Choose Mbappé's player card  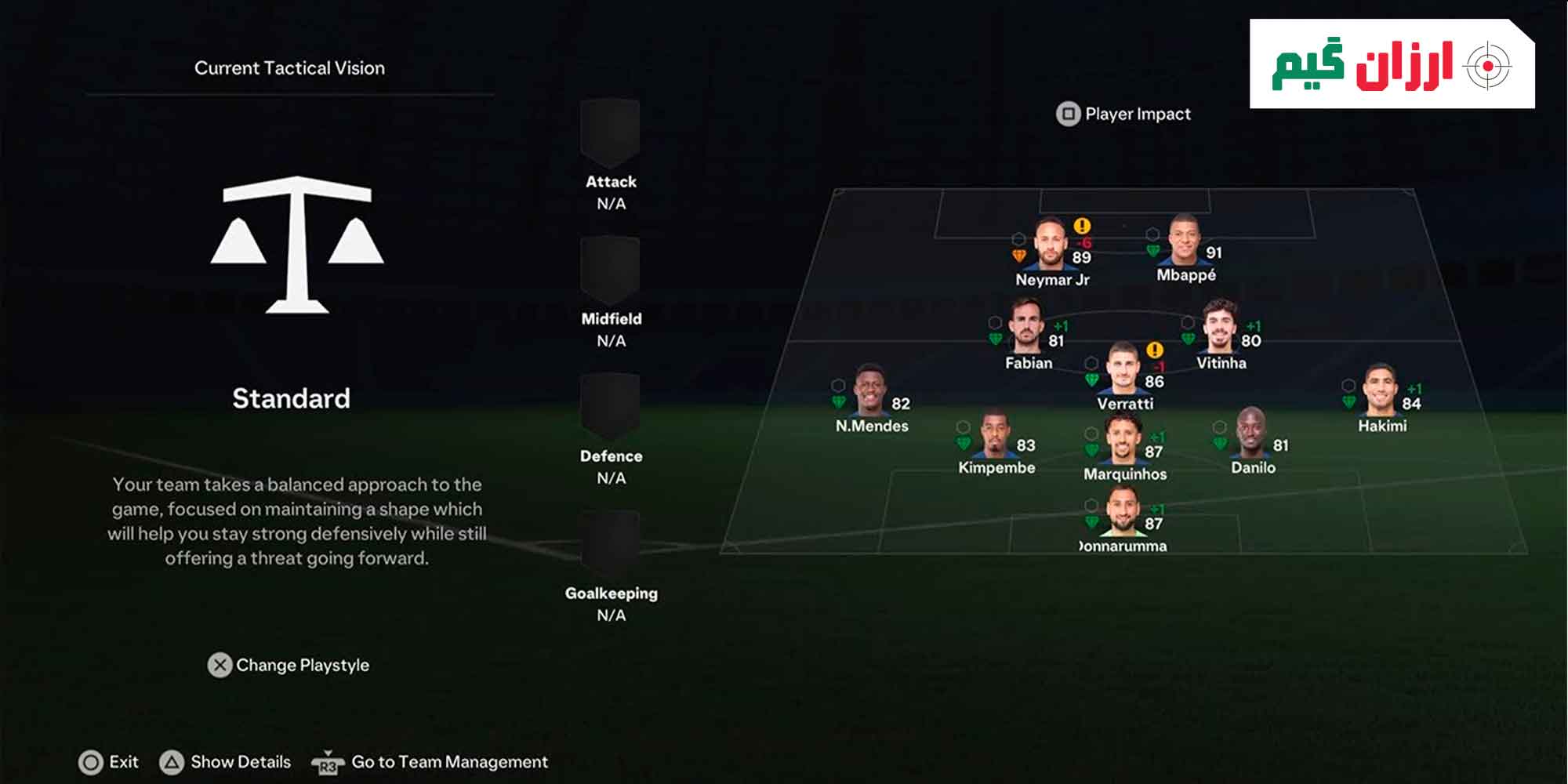click(1184, 241)
